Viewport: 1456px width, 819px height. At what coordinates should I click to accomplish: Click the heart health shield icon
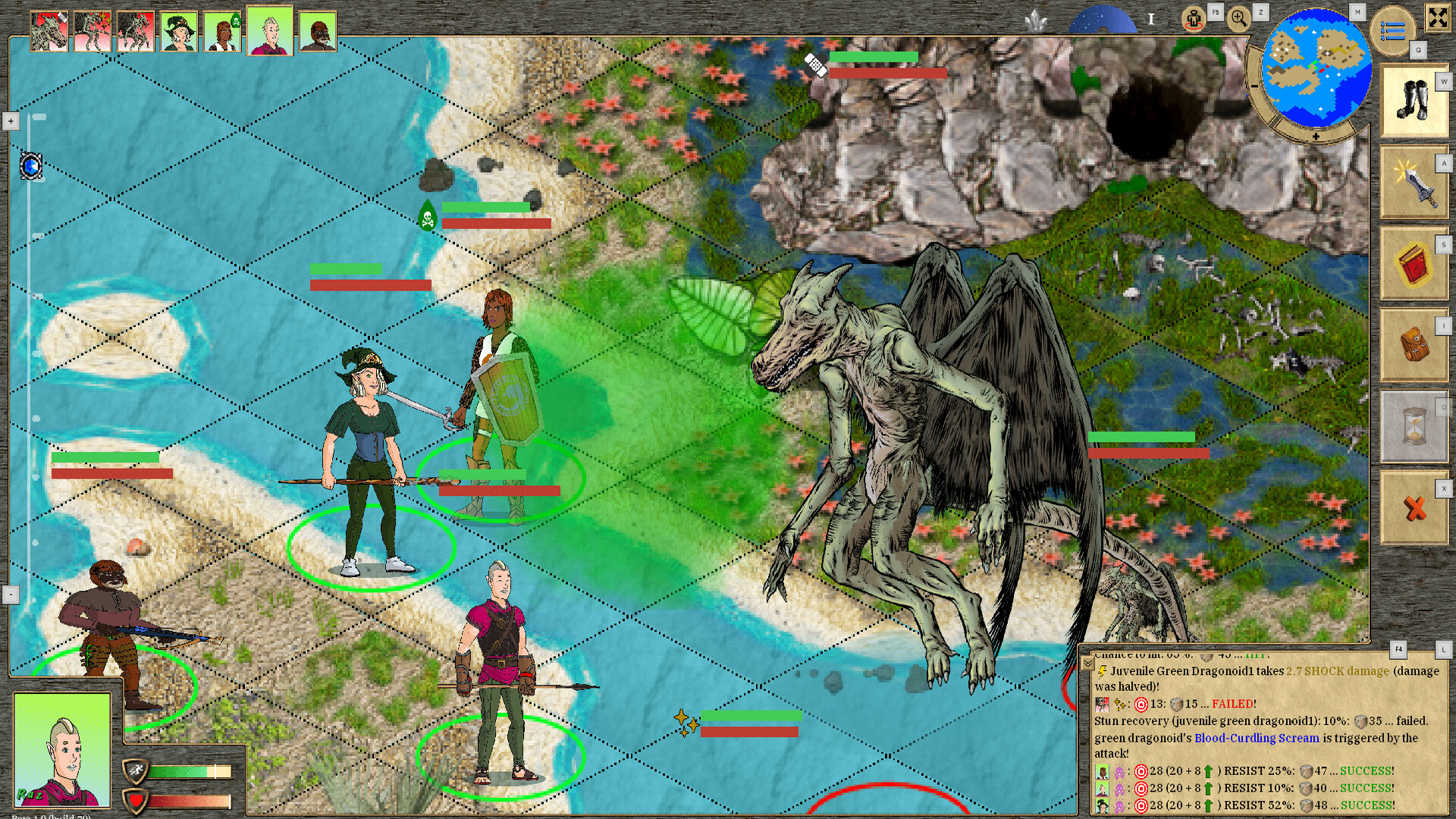tap(136, 799)
